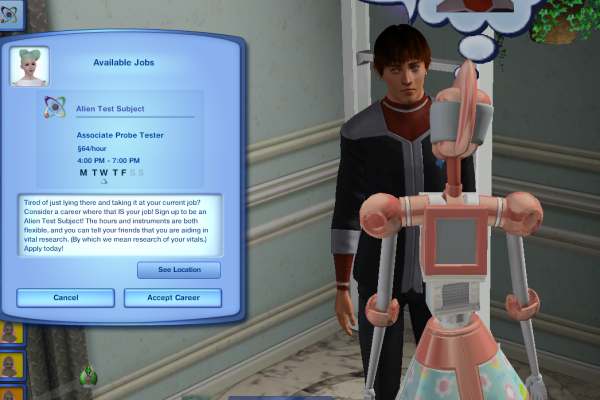Show the job's location
The height and width of the screenshot is (400, 600).
click(179, 270)
